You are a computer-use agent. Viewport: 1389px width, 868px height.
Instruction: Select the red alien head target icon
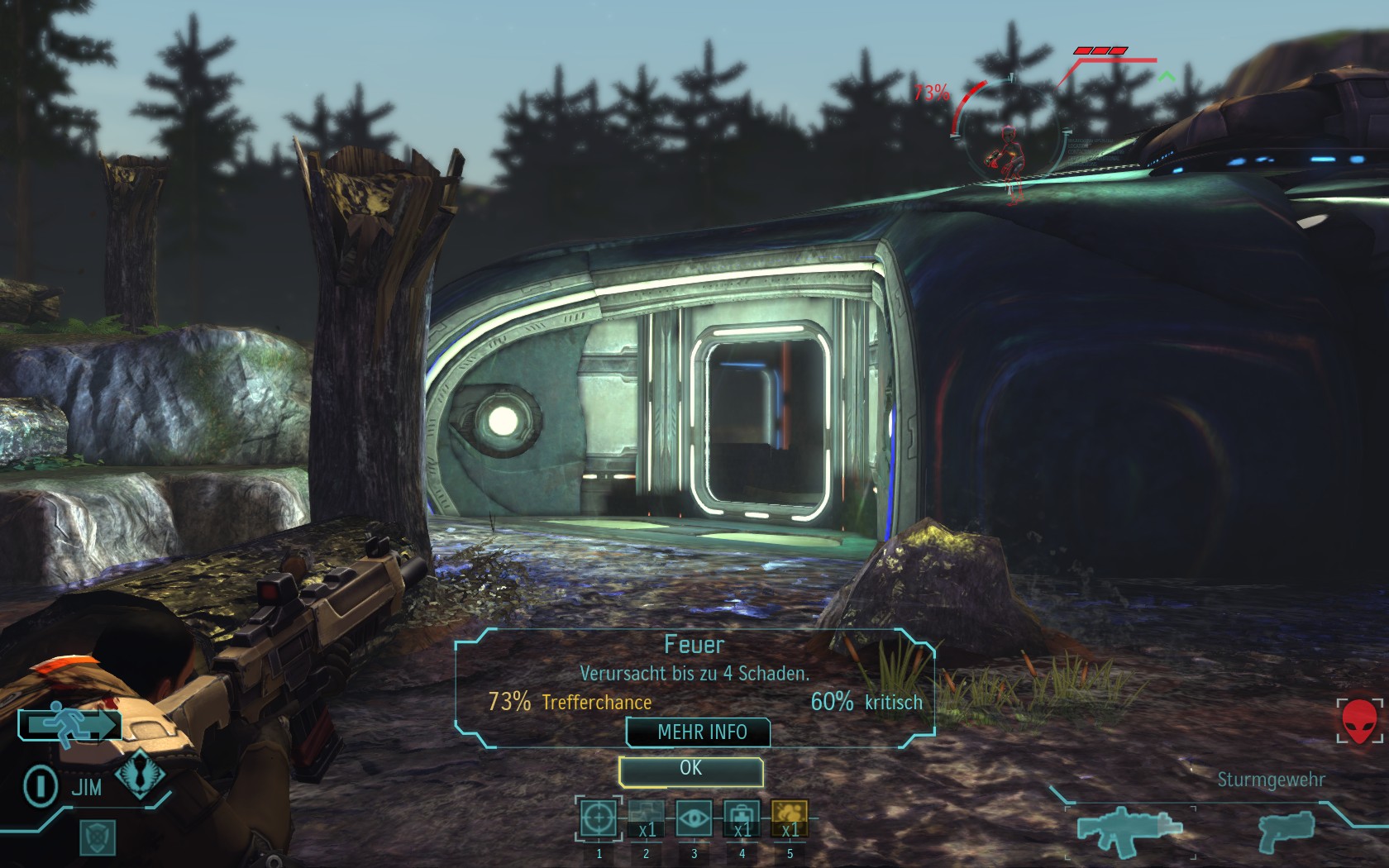click(1358, 721)
